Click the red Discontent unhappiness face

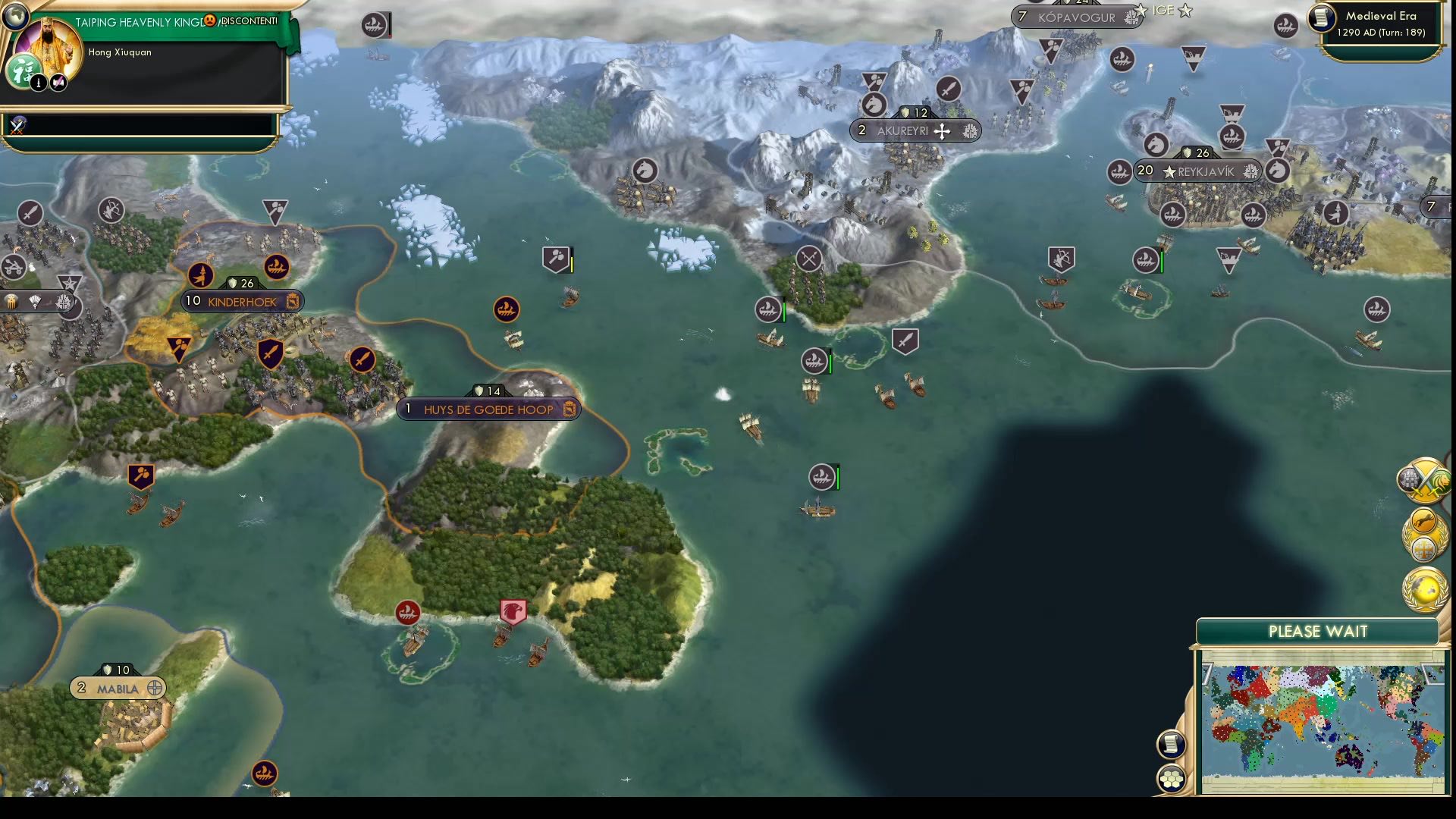210,21
